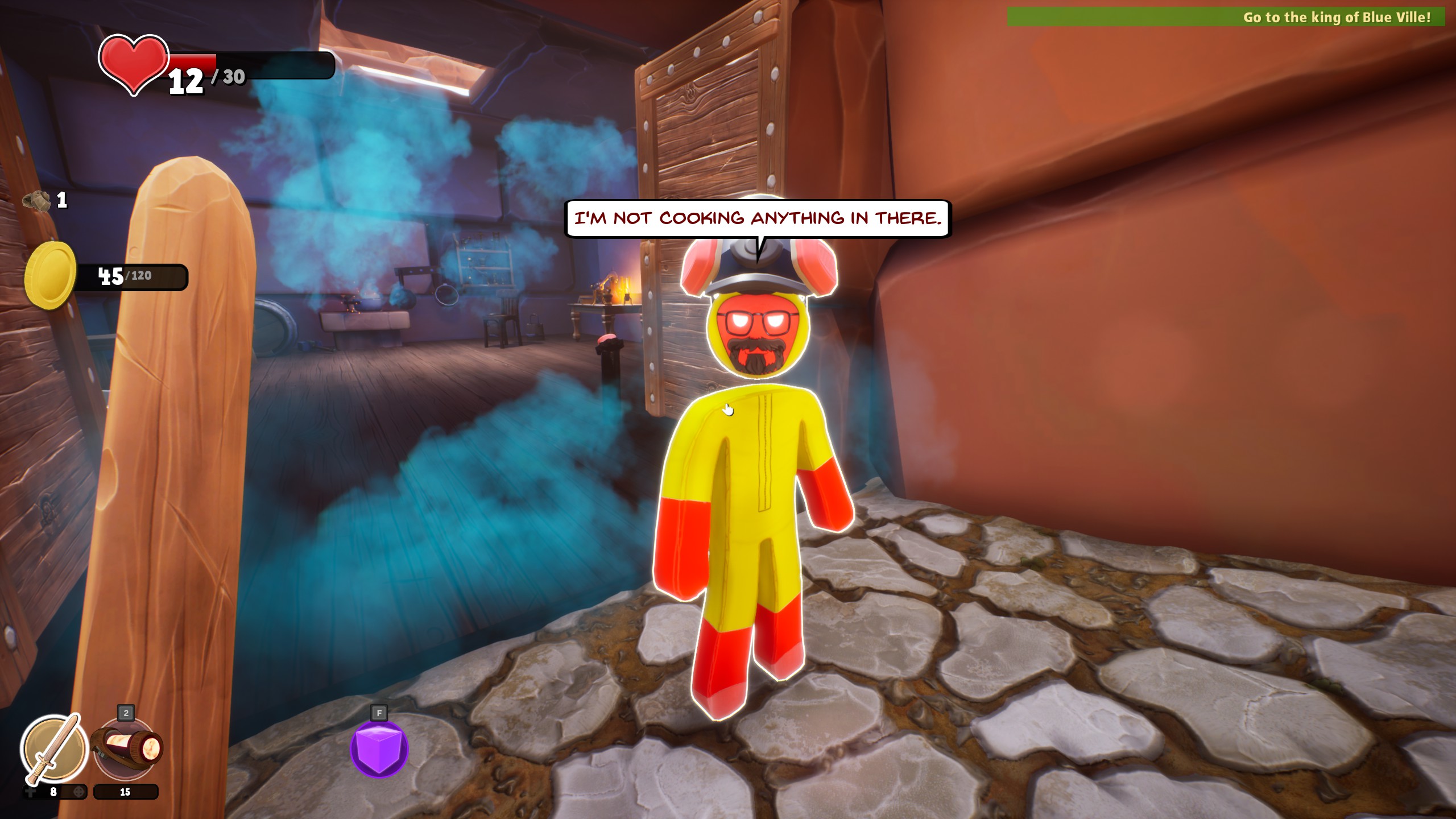Click the rock resource icon
The width and height of the screenshot is (1456, 819).
(x=37, y=200)
